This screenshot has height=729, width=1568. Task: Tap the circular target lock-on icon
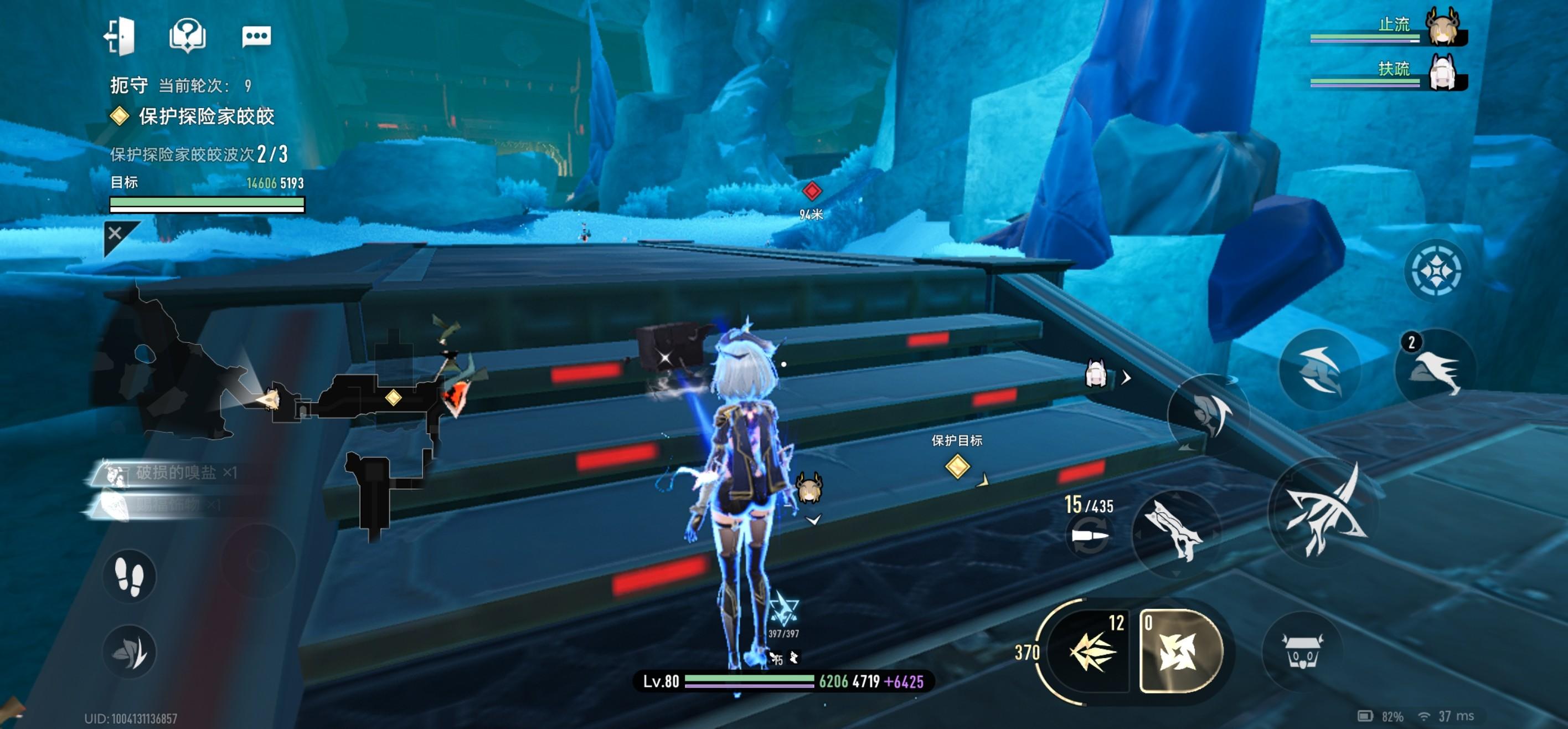pyautogui.click(x=1434, y=270)
